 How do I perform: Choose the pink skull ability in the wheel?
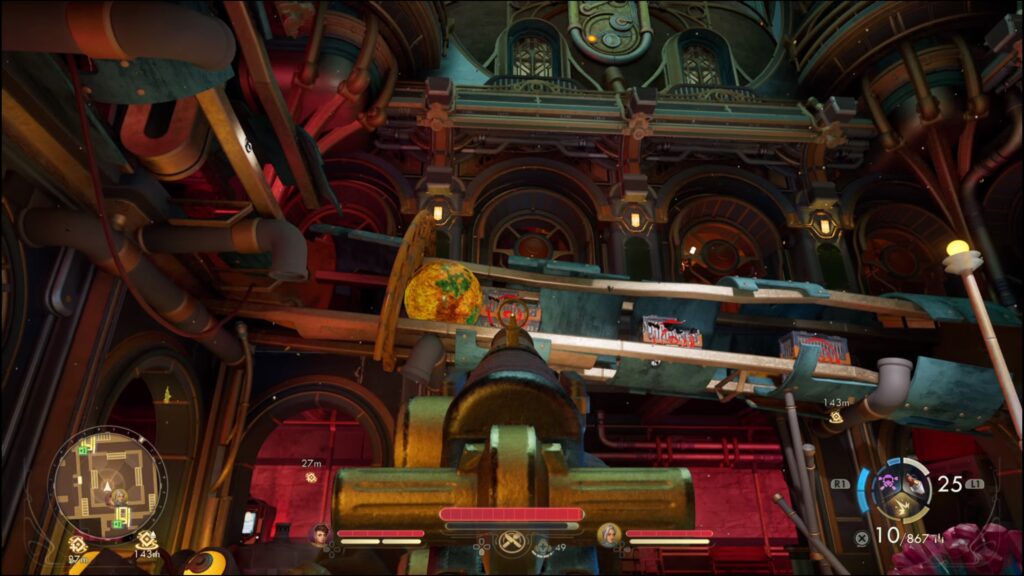890,482
